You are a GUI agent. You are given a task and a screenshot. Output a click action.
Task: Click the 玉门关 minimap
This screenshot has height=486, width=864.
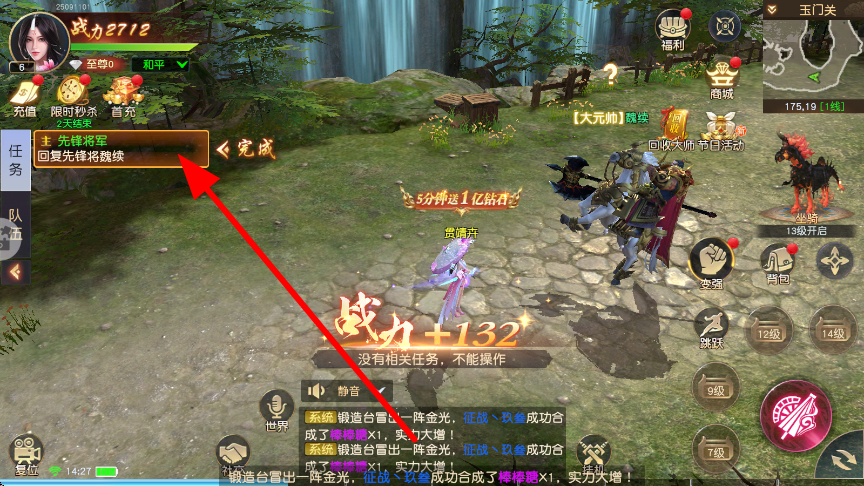[812, 60]
